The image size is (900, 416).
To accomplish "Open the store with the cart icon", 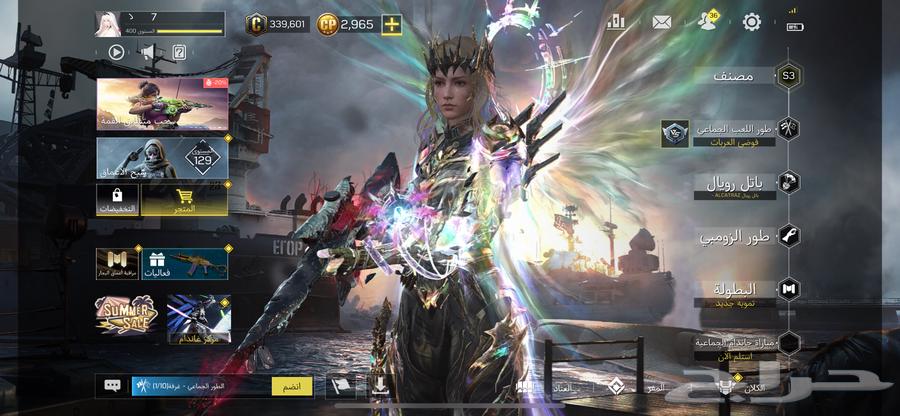I will click(x=185, y=201).
